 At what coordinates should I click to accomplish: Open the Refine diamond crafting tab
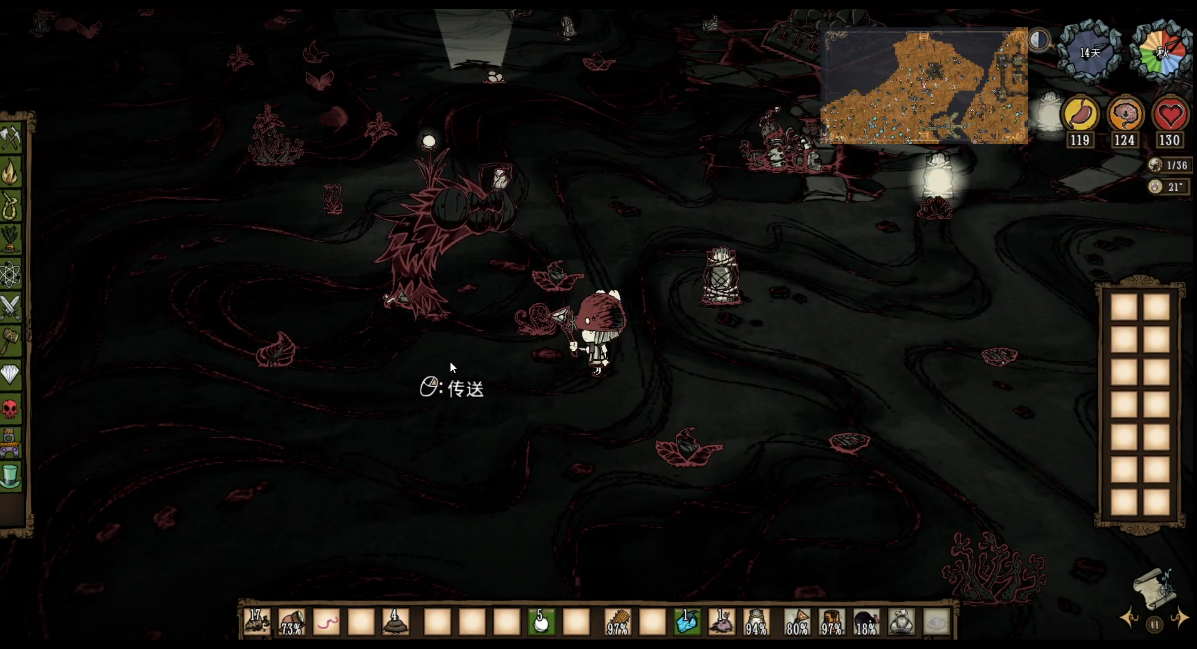click(x=12, y=374)
